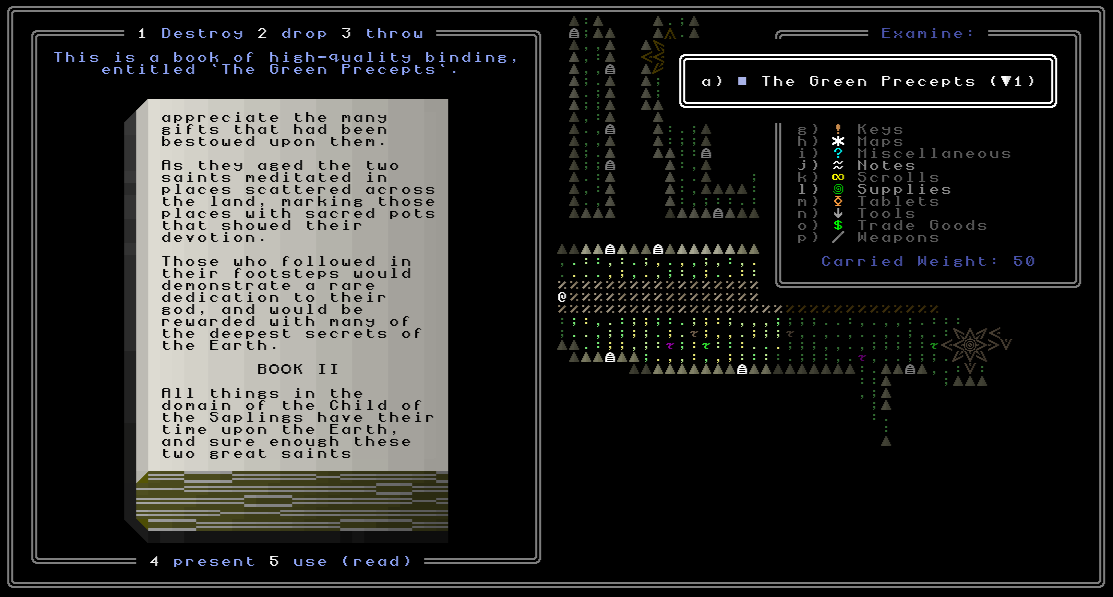Select the present action
The image size is (1113, 597).
202,561
